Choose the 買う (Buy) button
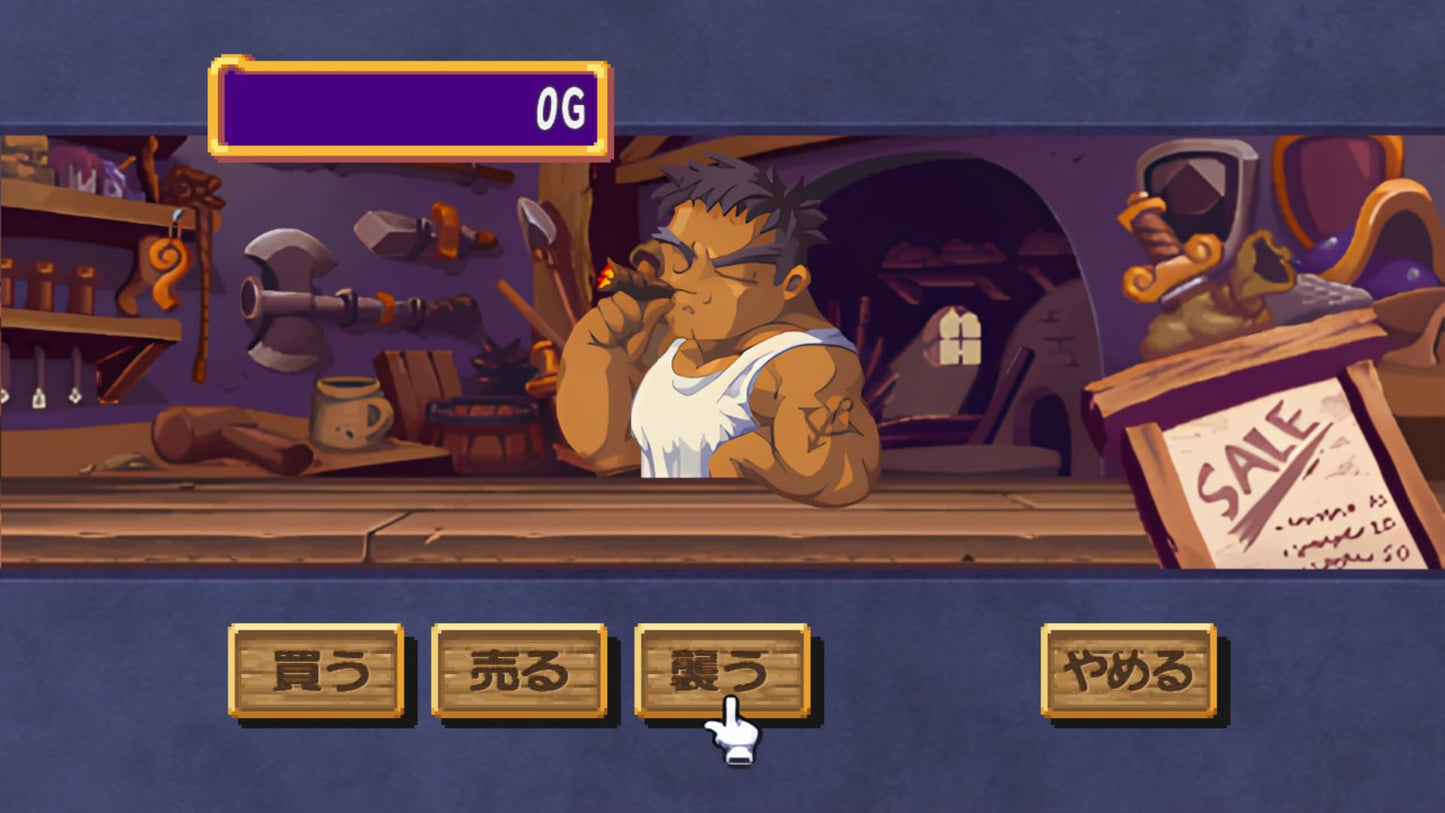The image size is (1445, 813). [315, 670]
